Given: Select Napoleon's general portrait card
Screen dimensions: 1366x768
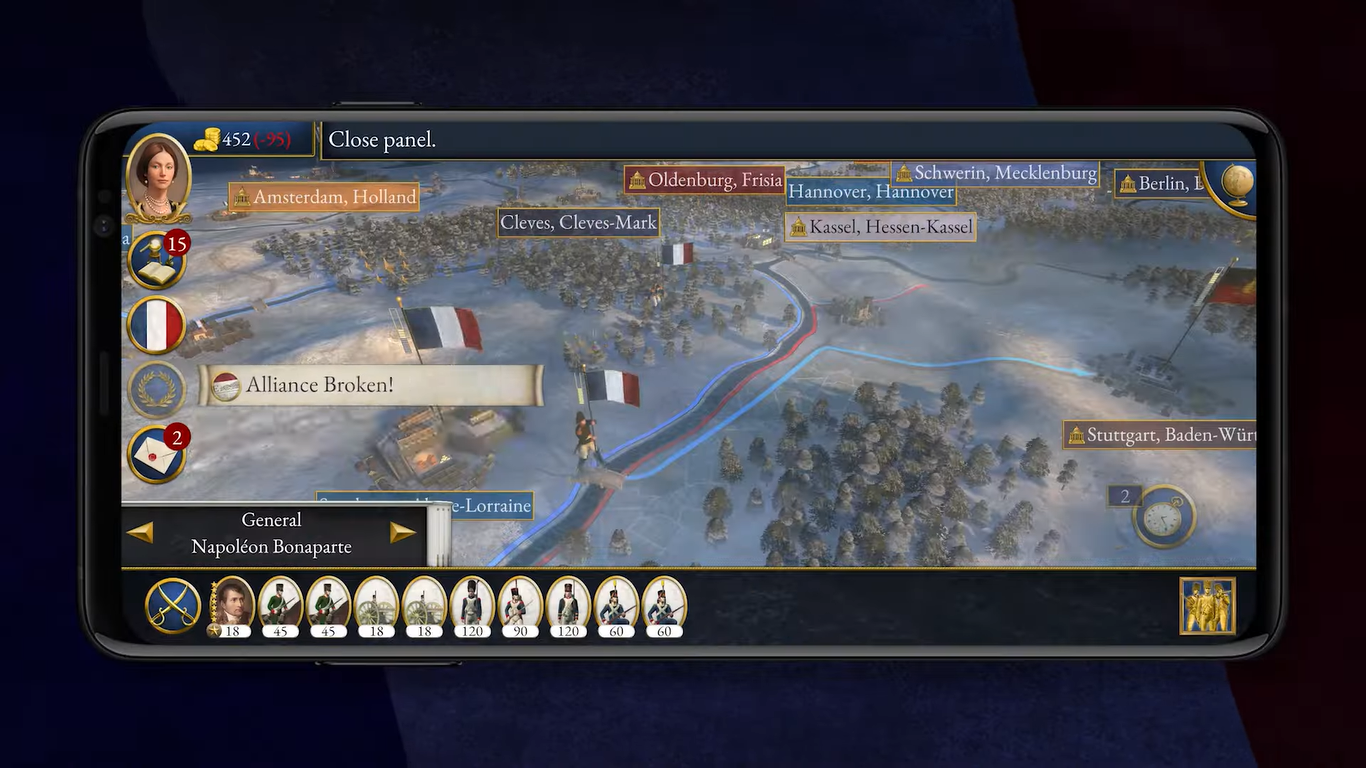Looking at the screenshot, I should [x=232, y=606].
